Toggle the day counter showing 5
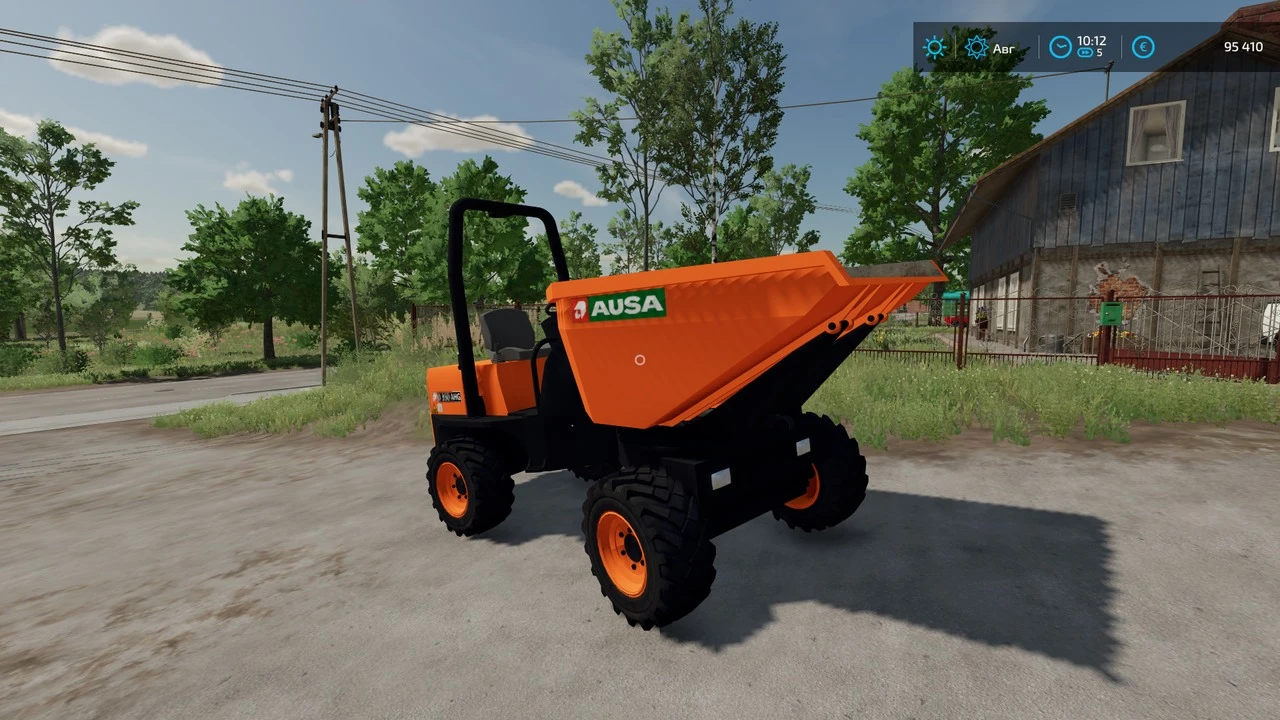 point(1099,51)
